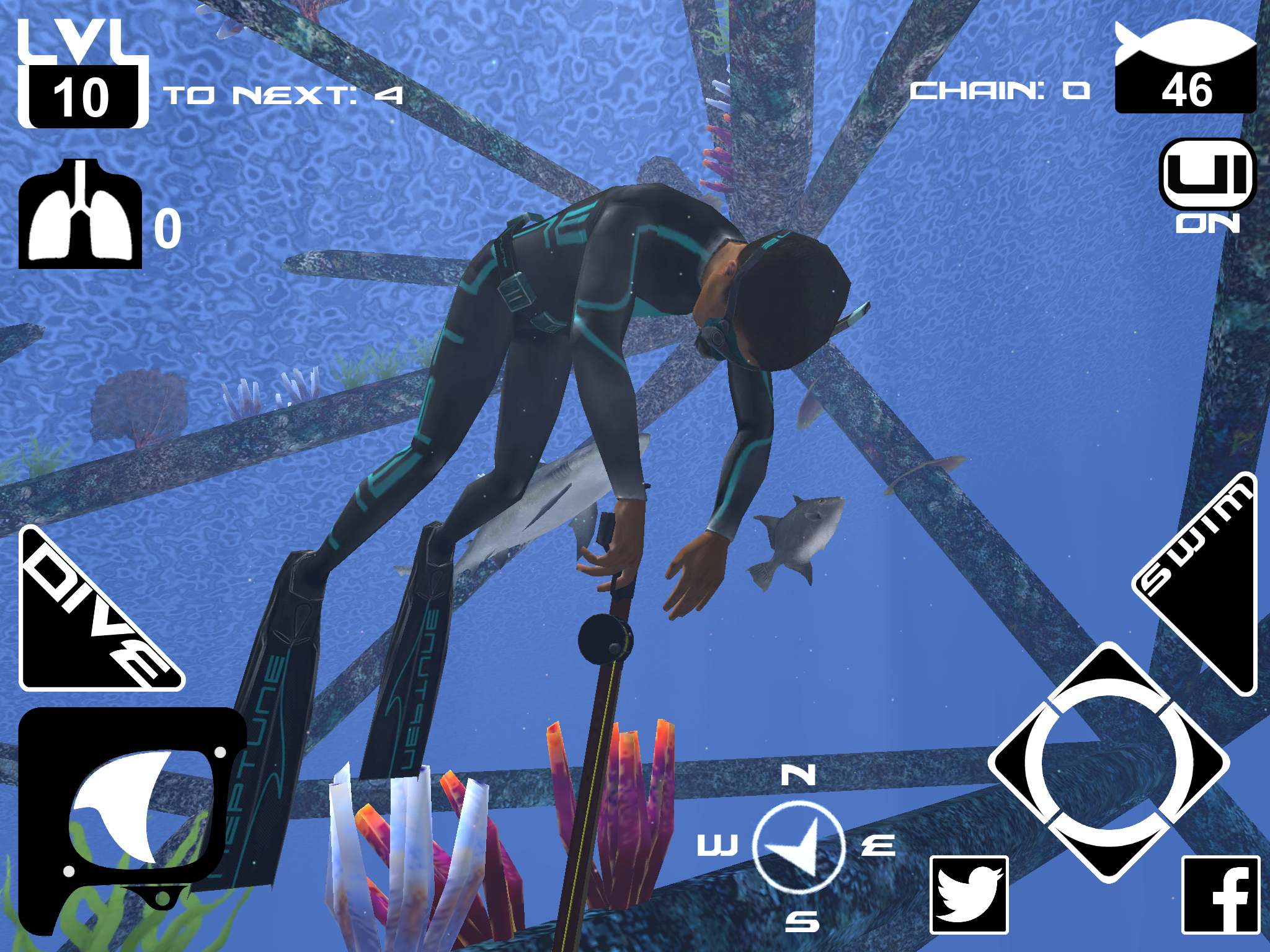This screenshot has width=1270, height=952.
Task: Open the Facebook share icon
Action: tap(1220, 894)
